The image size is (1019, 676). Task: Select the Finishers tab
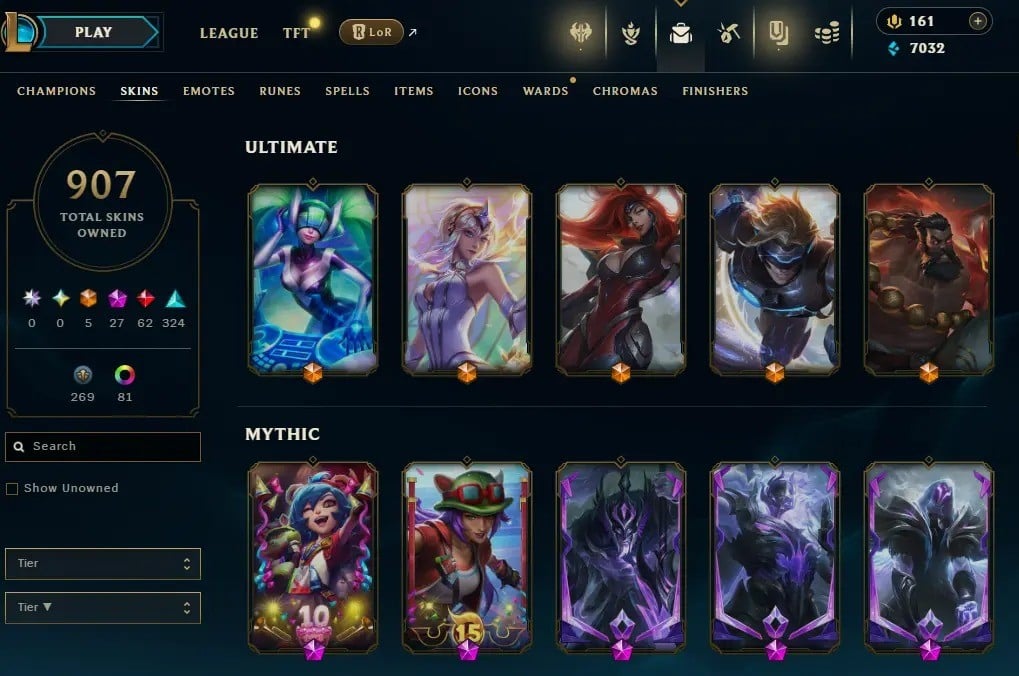click(715, 91)
